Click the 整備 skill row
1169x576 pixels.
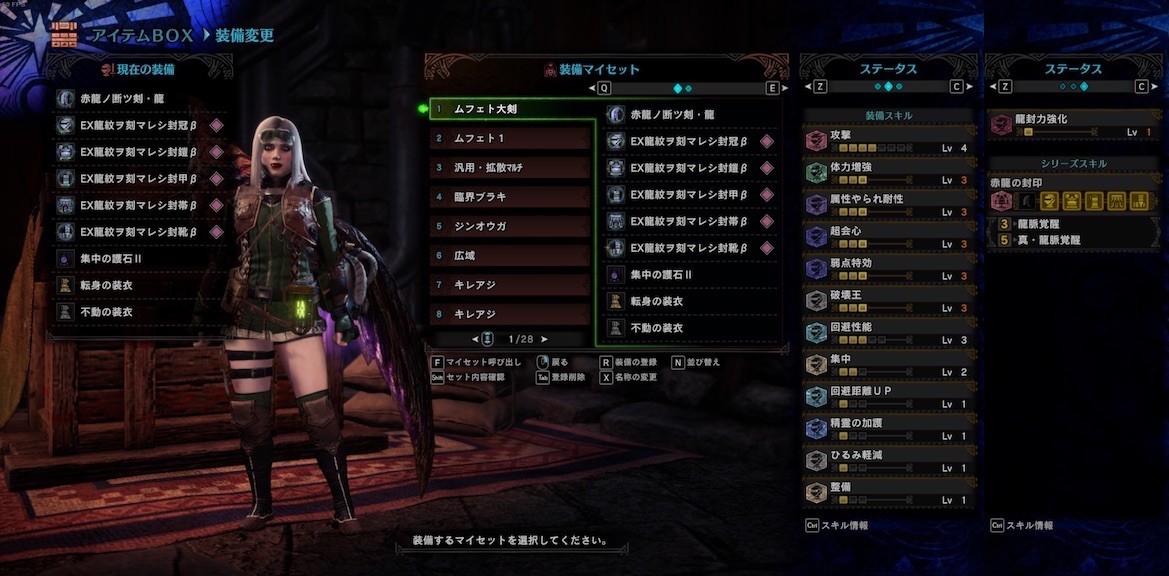(x=888, y=492)
